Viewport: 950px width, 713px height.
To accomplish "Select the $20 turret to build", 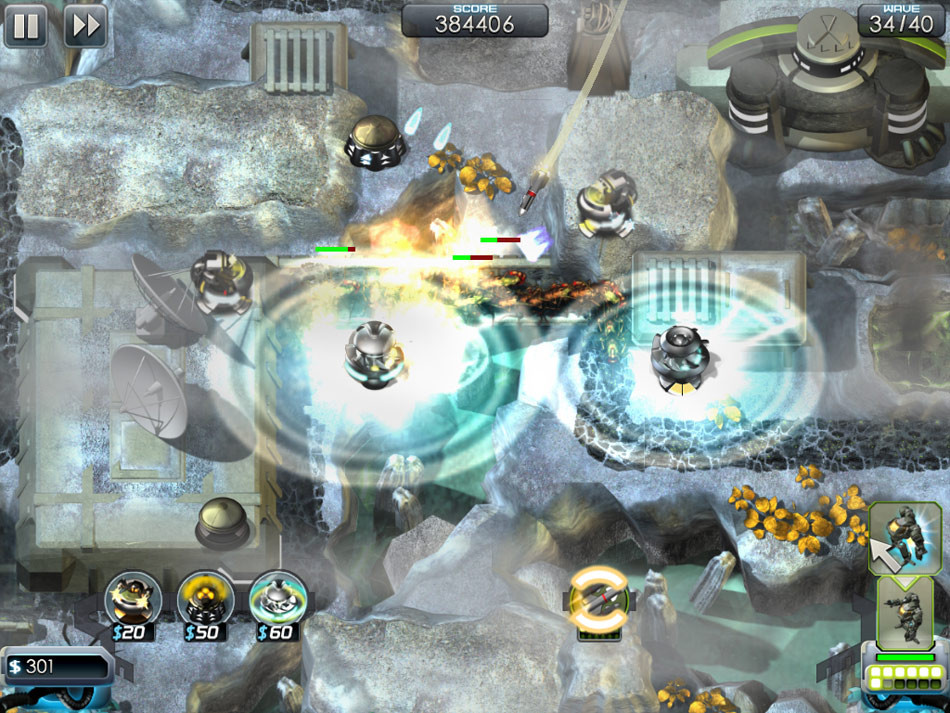I will click(x=133, y=597).
